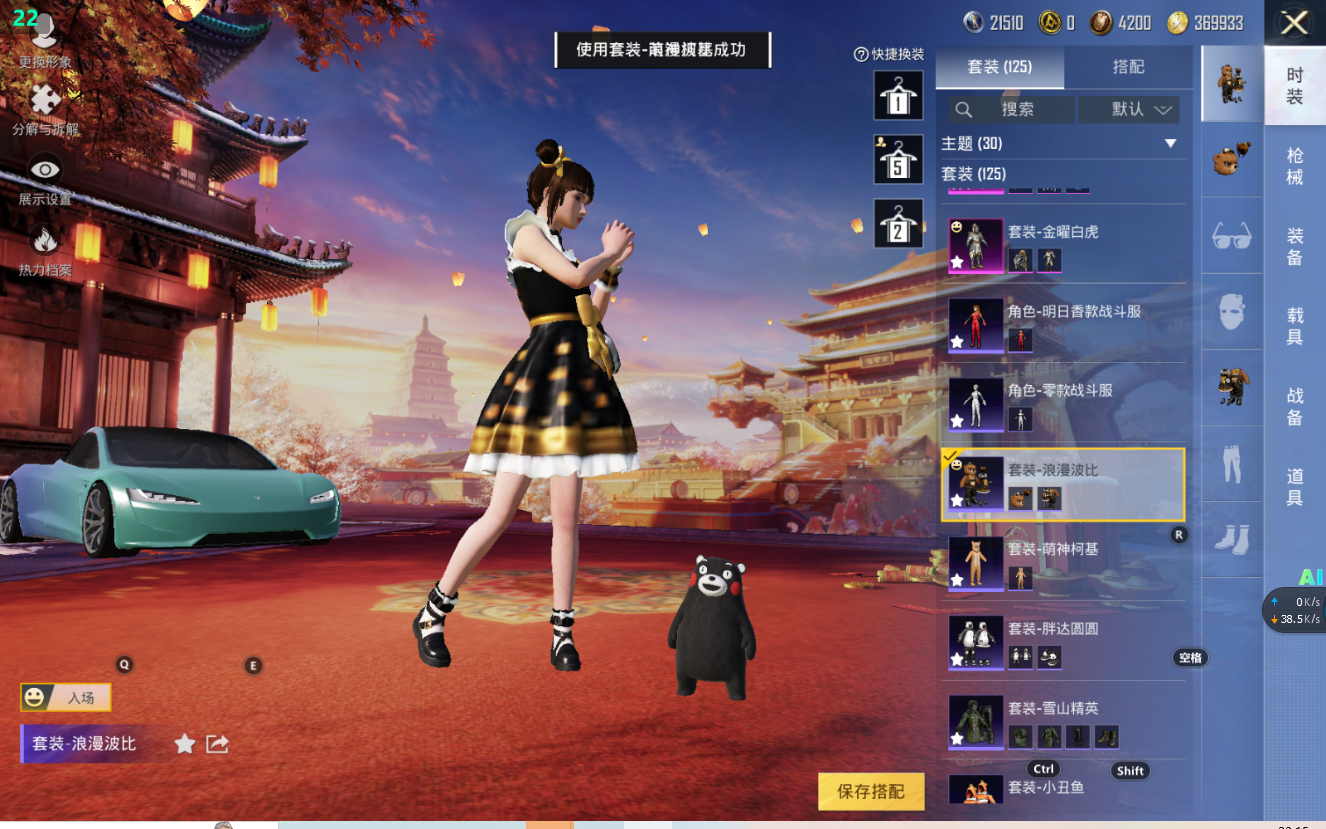1326x829 pixels.
Task: Save the outfit with 保存搭配
Action: point(870,791)
